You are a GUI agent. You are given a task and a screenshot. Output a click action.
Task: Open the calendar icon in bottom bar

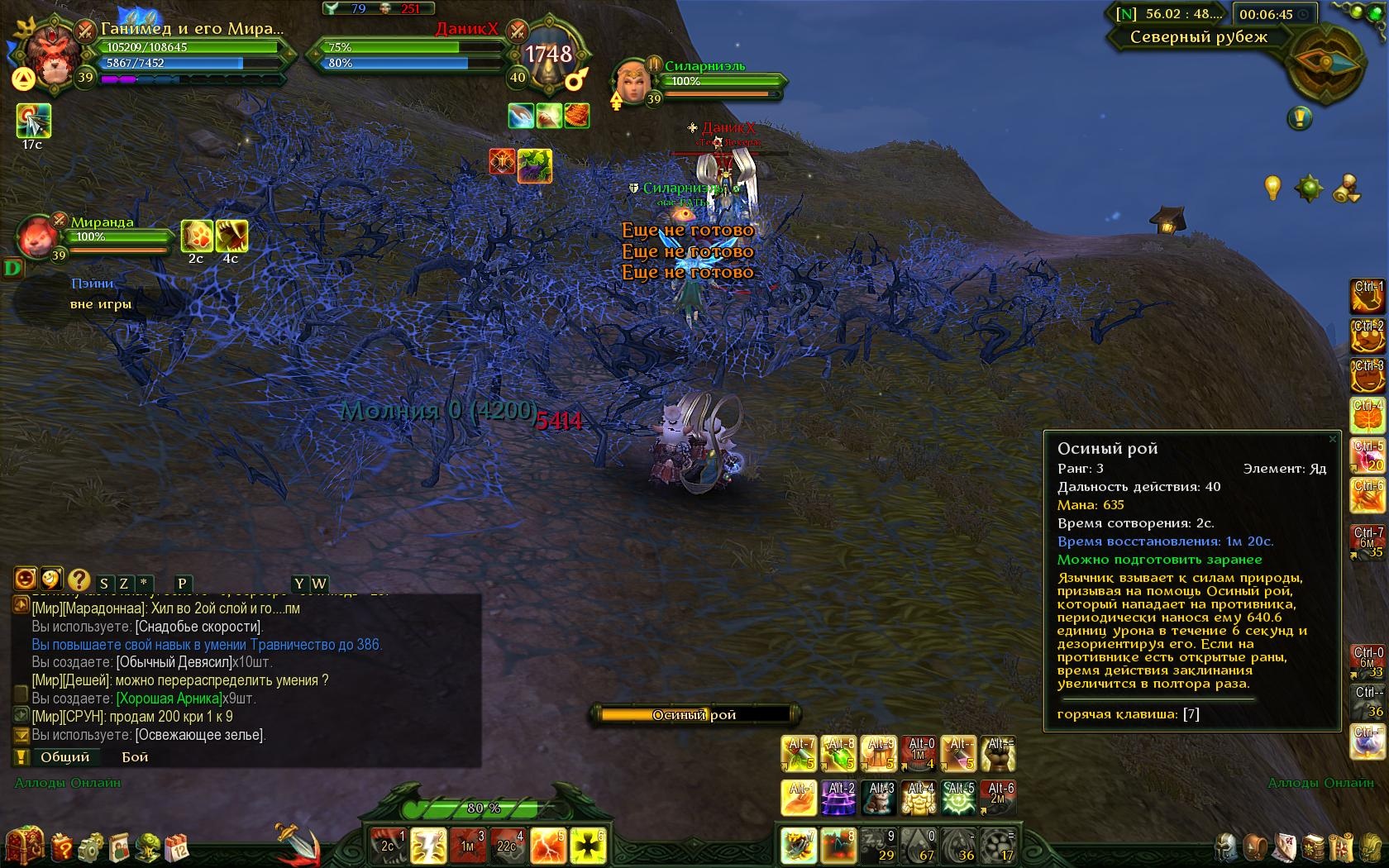pos(177,848)
